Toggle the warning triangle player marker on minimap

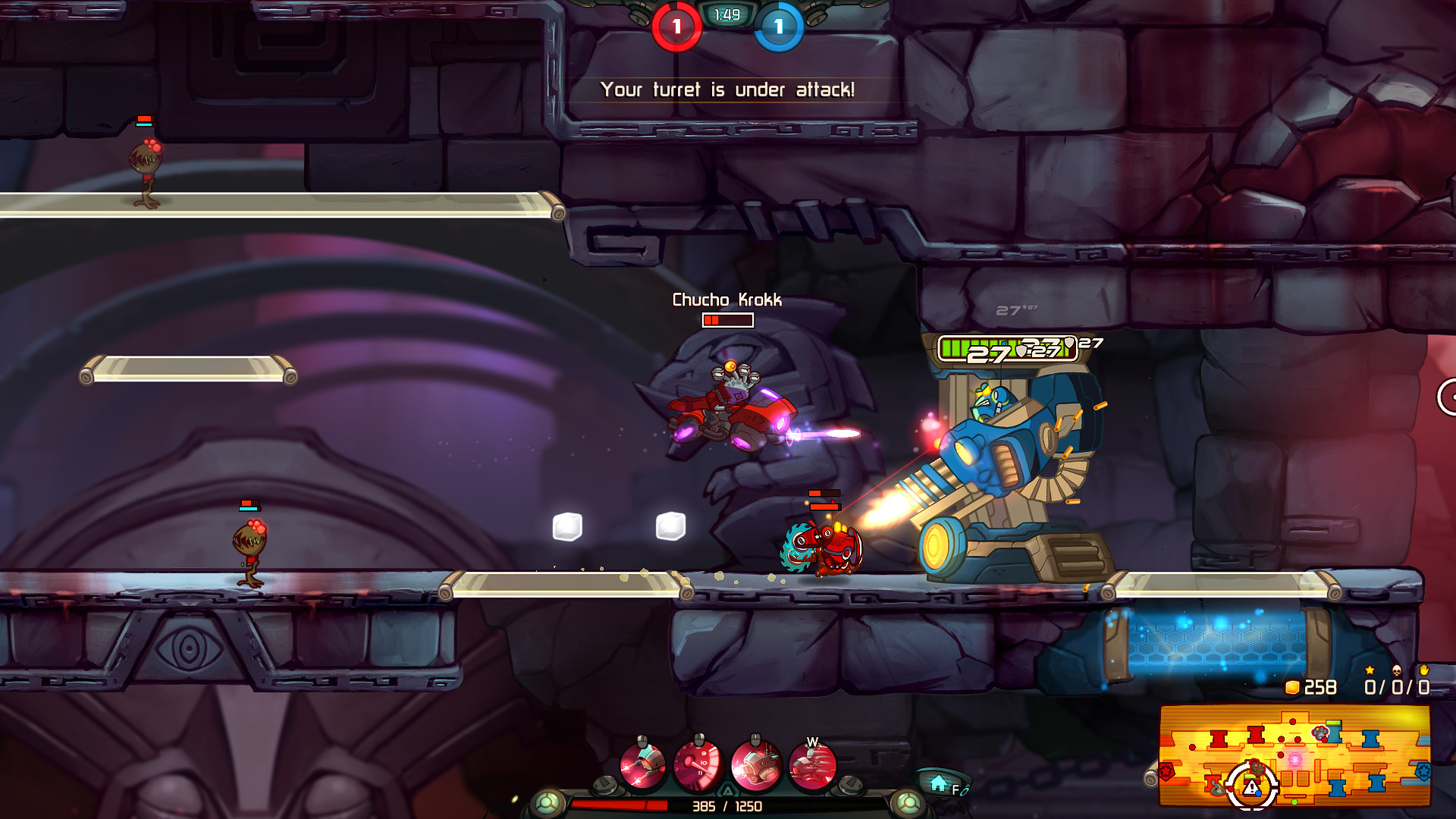(x=1251, y=788)
